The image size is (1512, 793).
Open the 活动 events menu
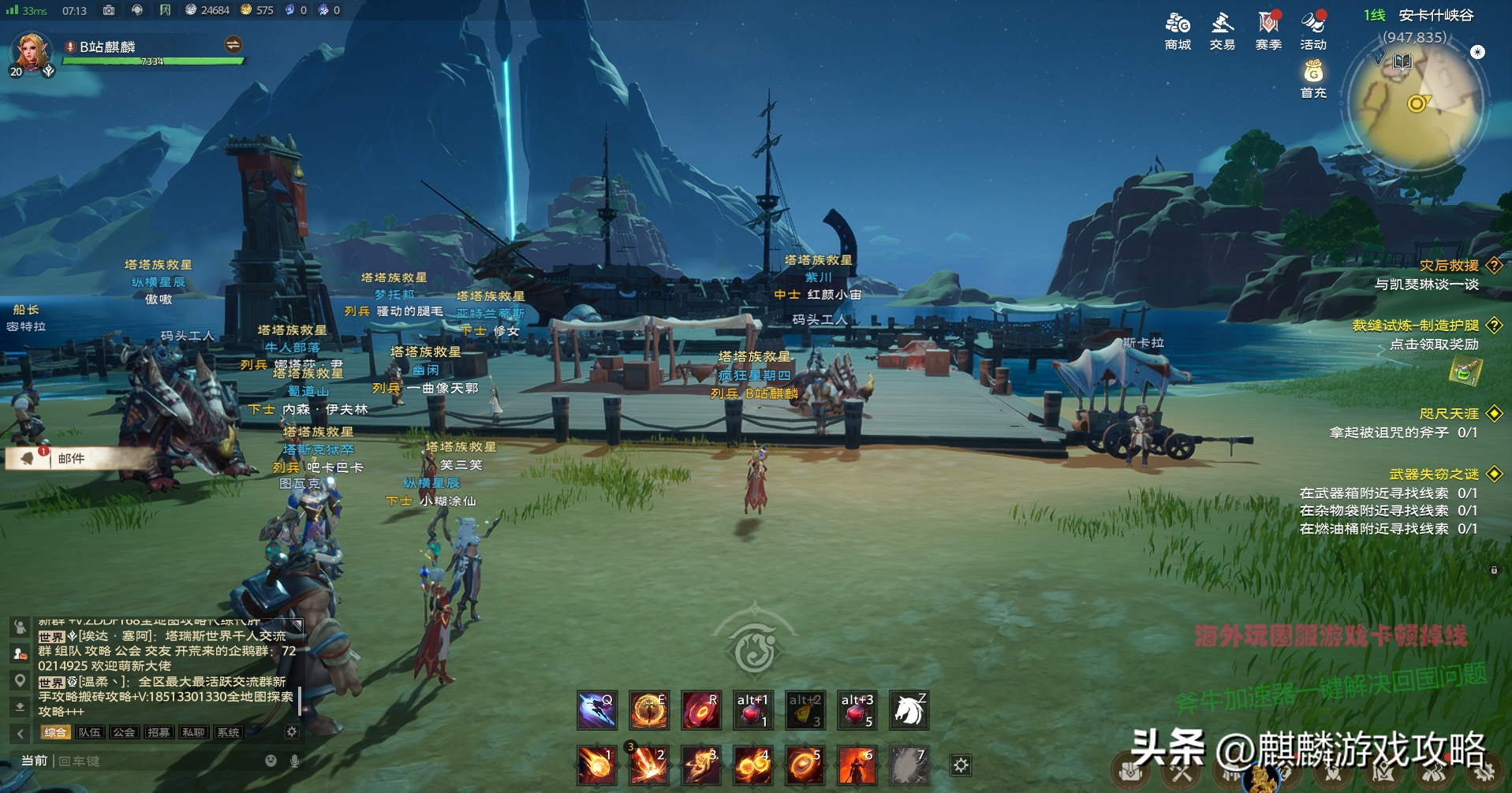(x=1313, y=31)
